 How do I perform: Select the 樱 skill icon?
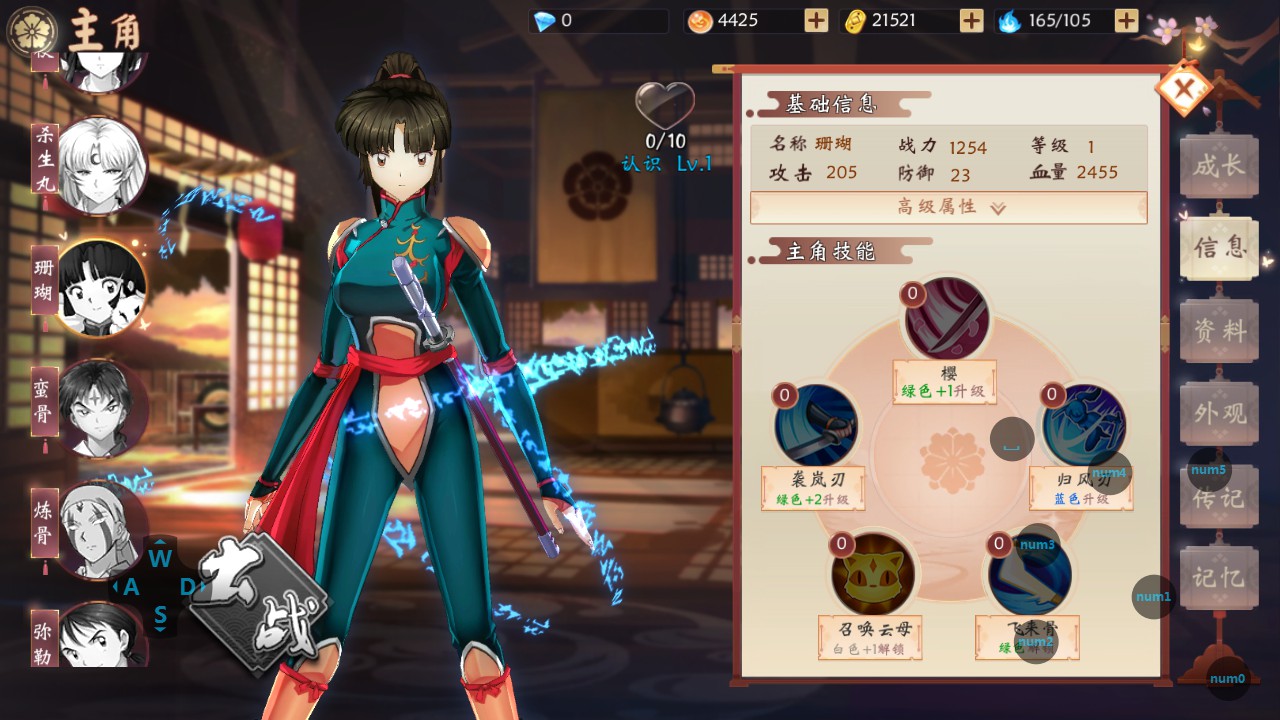pyautogui.click(x=947, y=319)
